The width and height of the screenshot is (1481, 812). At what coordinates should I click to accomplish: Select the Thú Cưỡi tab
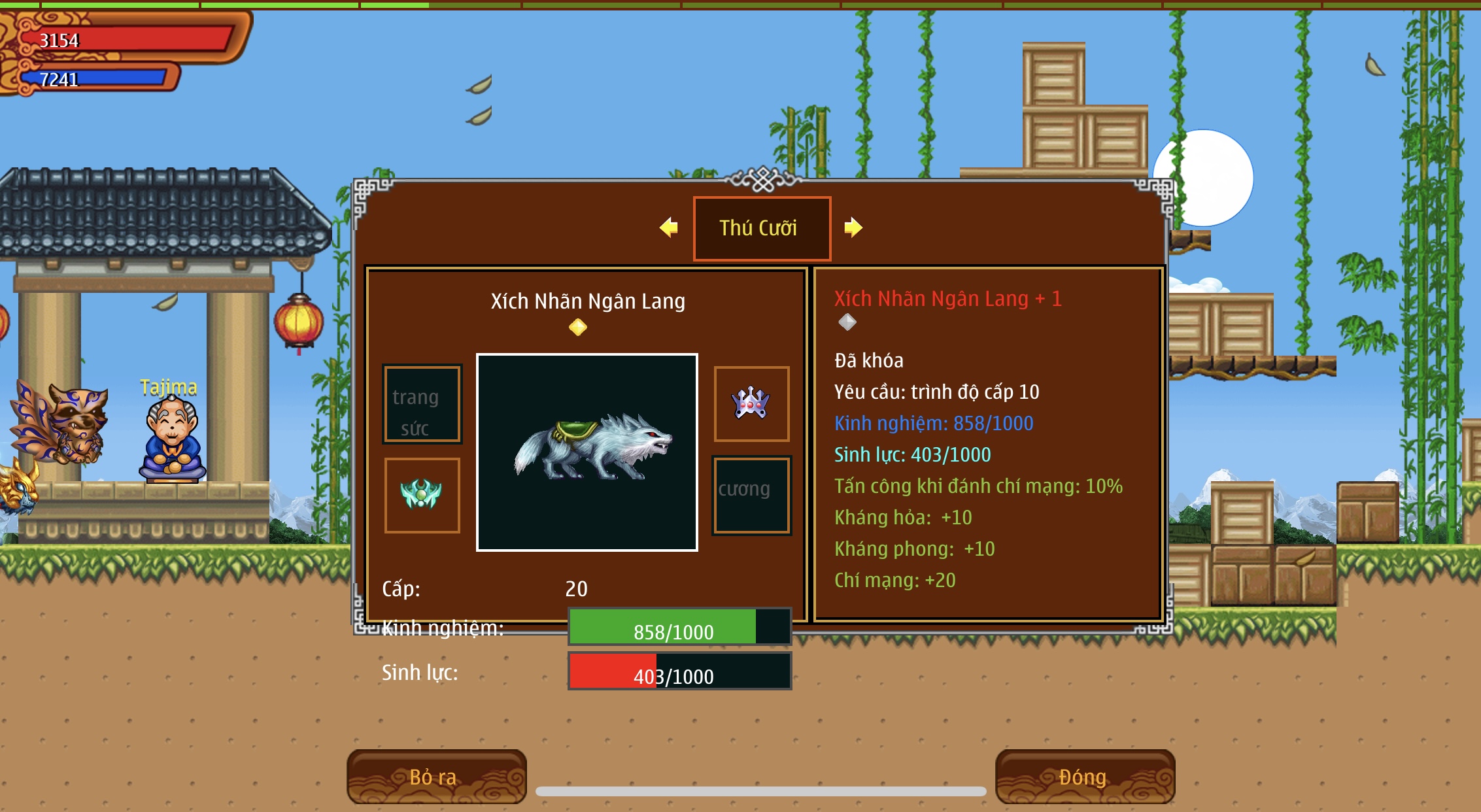[x=762, y=228]
